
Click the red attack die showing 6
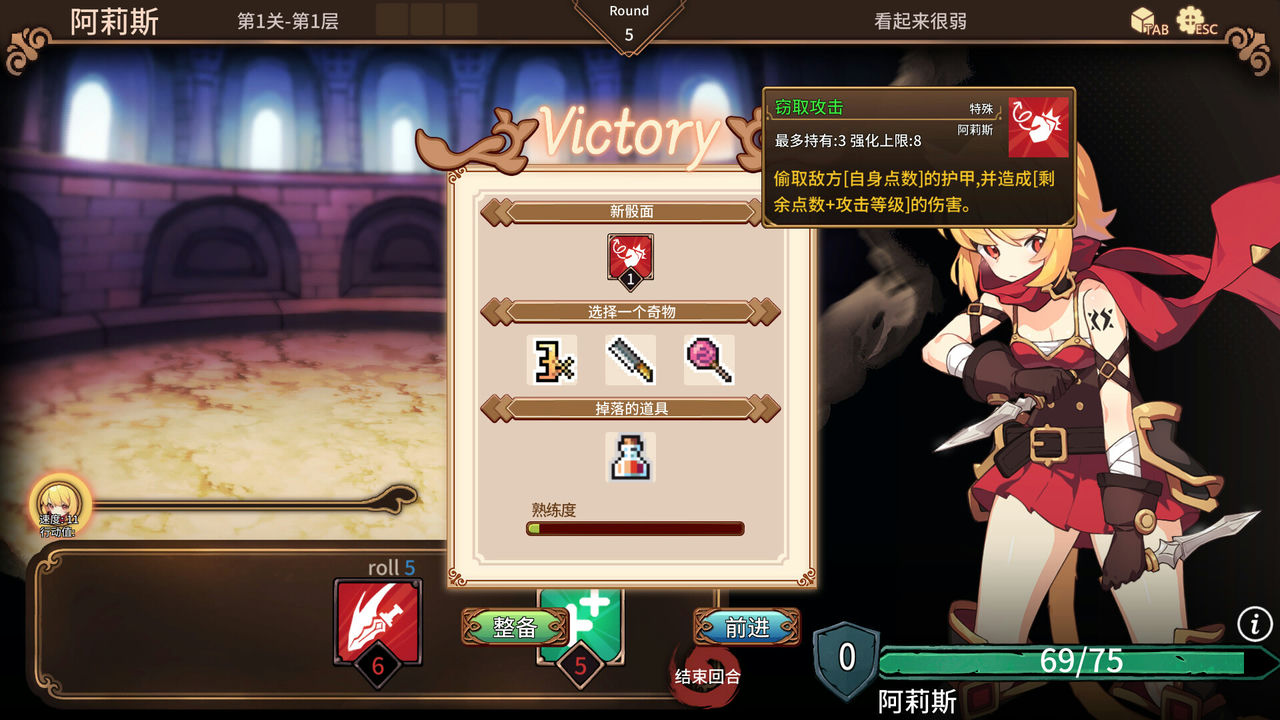[378, 622]
